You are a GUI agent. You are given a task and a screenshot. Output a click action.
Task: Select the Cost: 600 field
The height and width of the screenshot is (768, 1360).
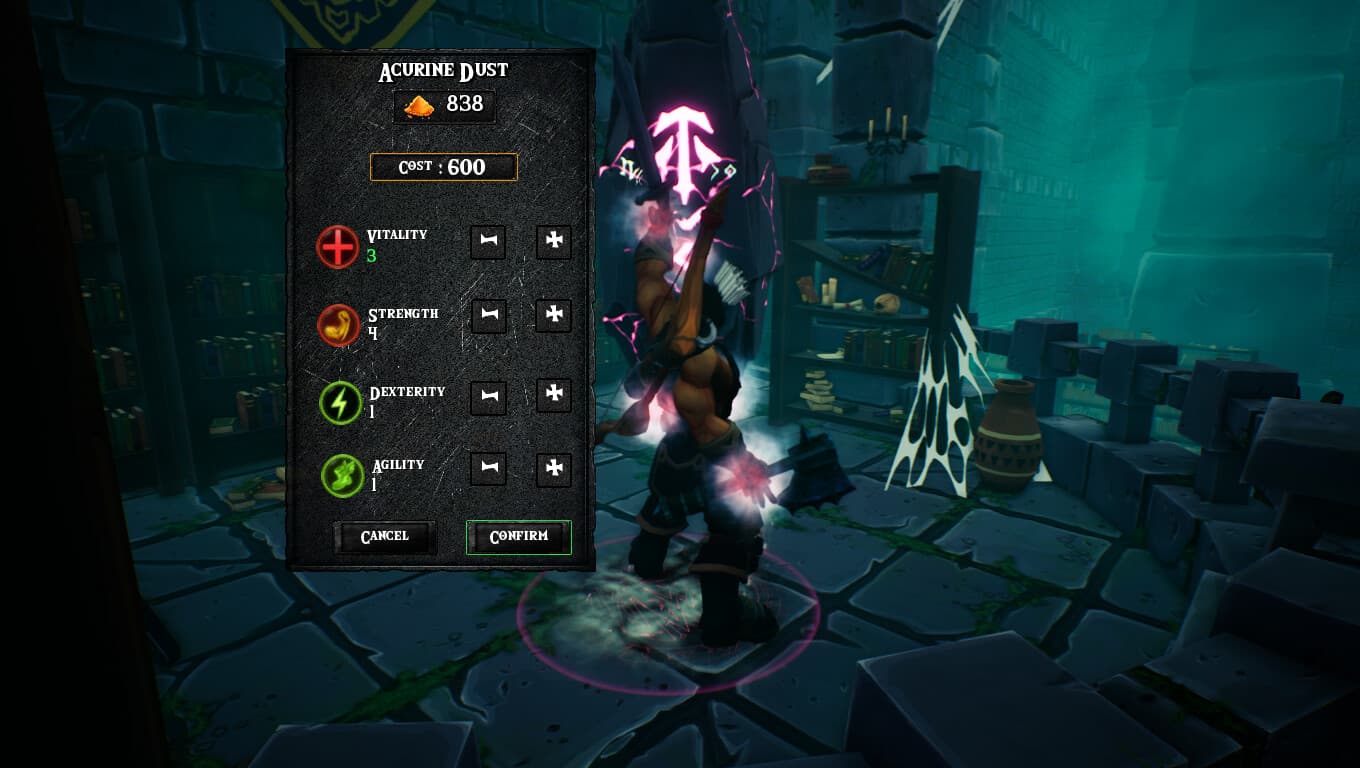443,167
